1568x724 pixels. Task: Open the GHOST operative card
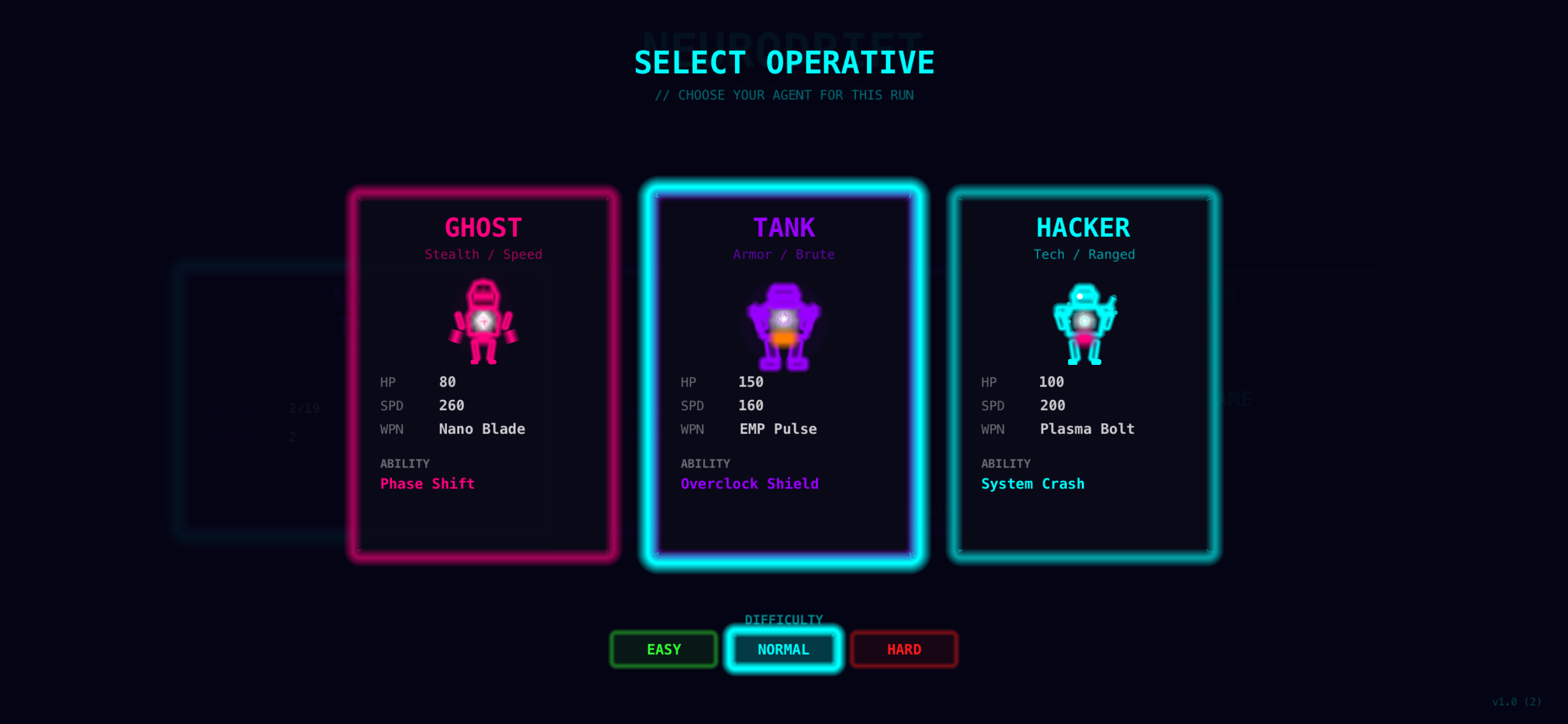(482, 377)
